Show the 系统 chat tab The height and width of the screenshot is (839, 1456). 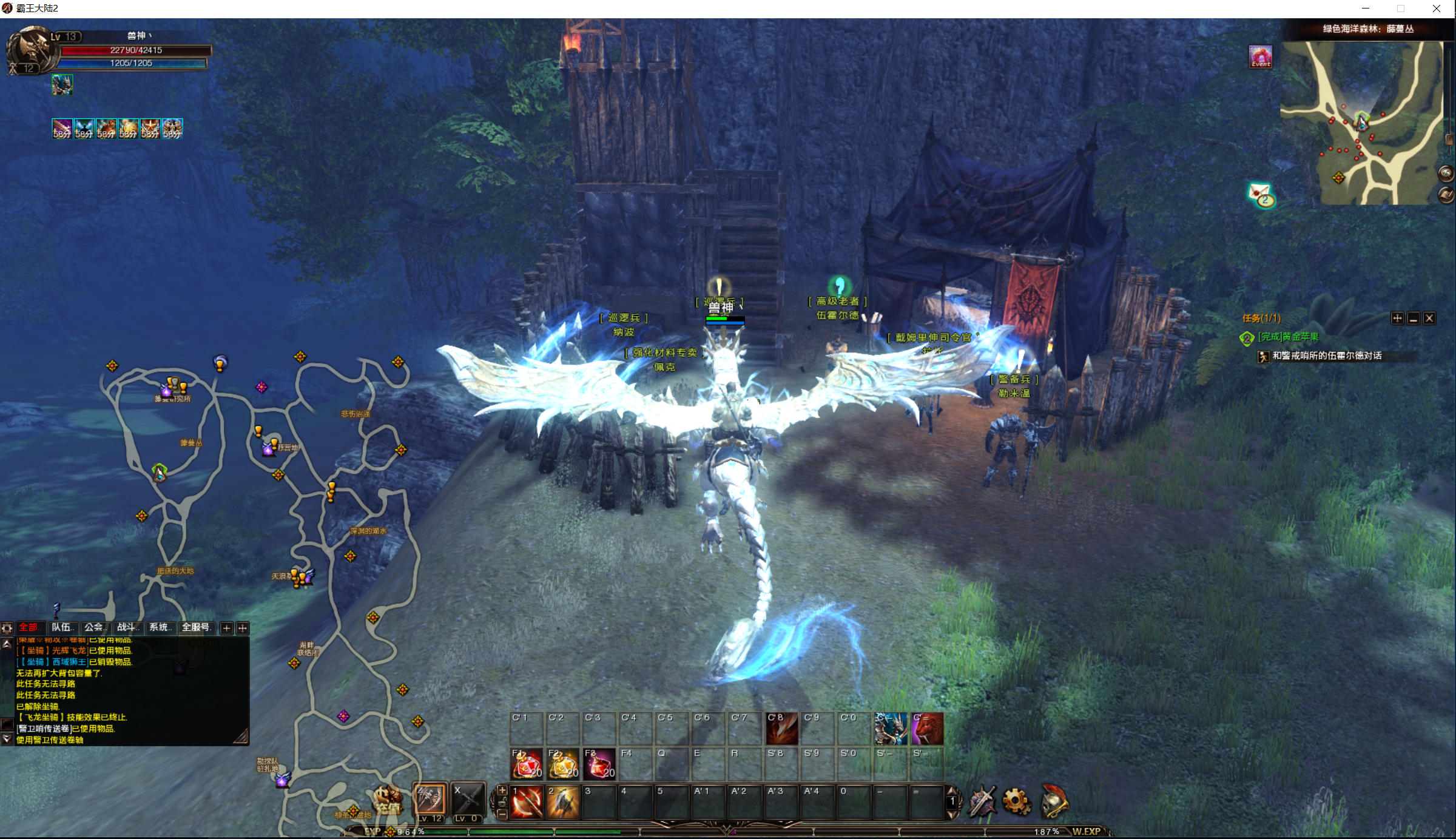click(160, 627)
